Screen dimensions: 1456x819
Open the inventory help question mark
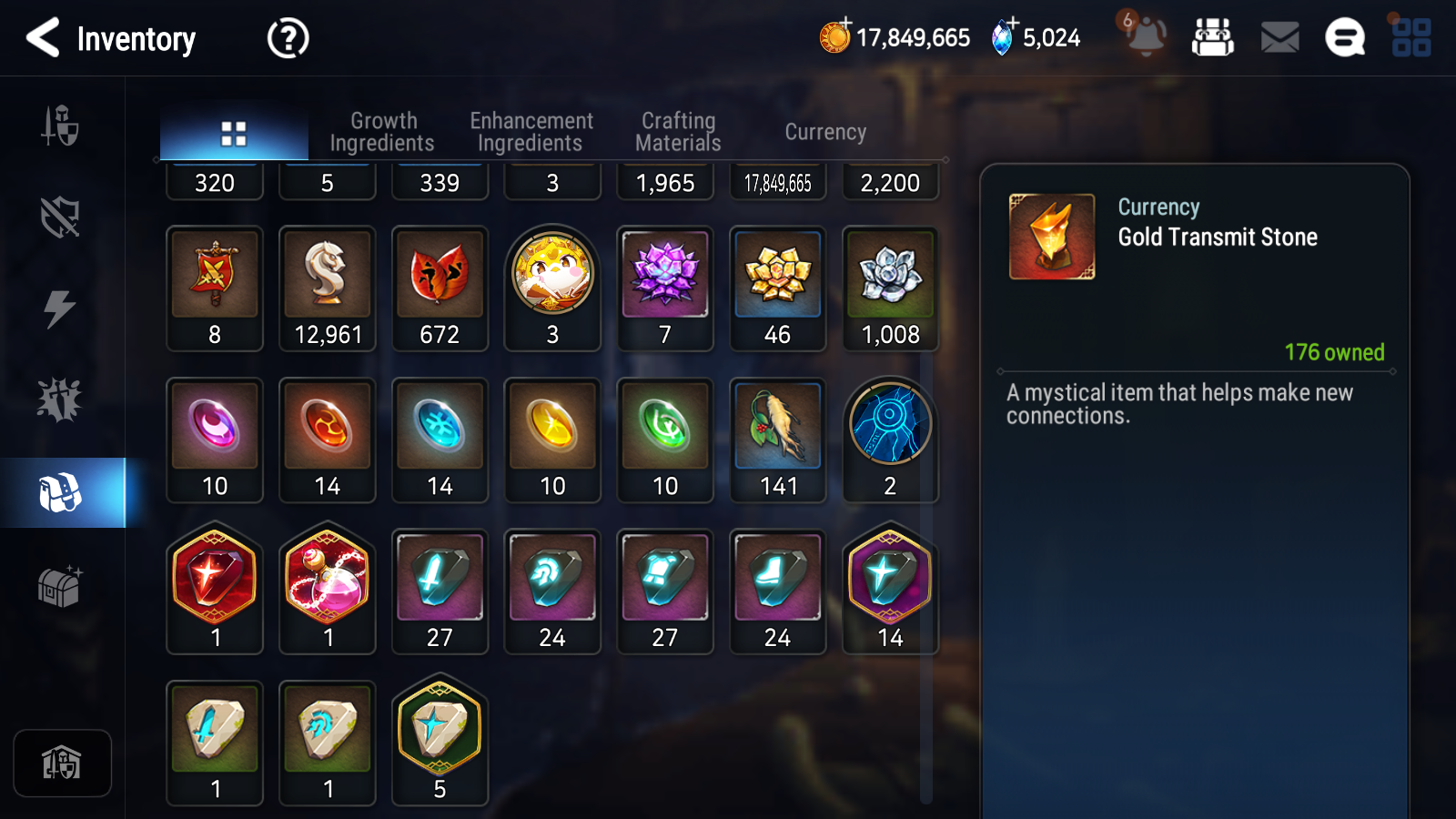tap(288, 38)
